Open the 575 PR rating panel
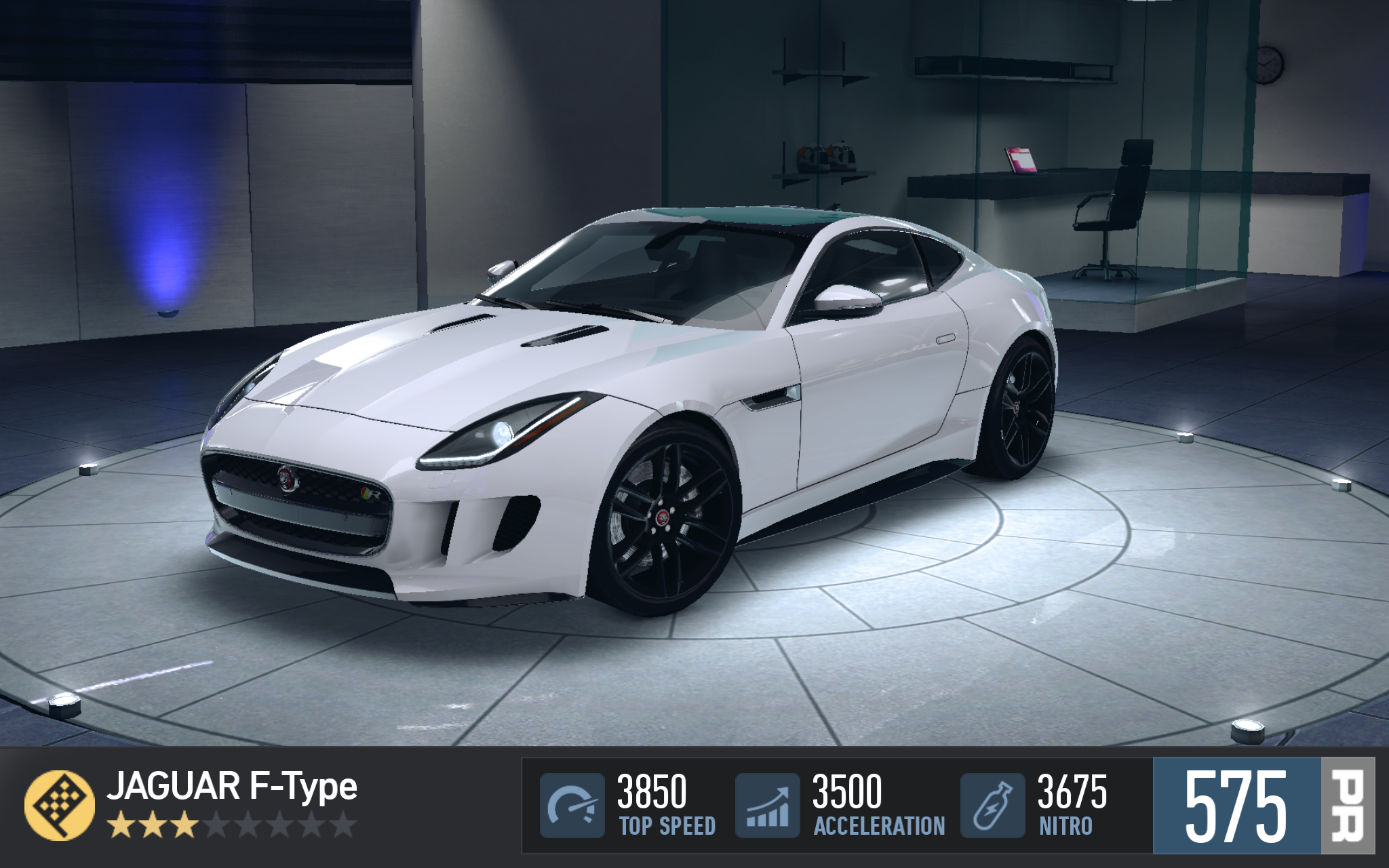 coord(1263,805)
